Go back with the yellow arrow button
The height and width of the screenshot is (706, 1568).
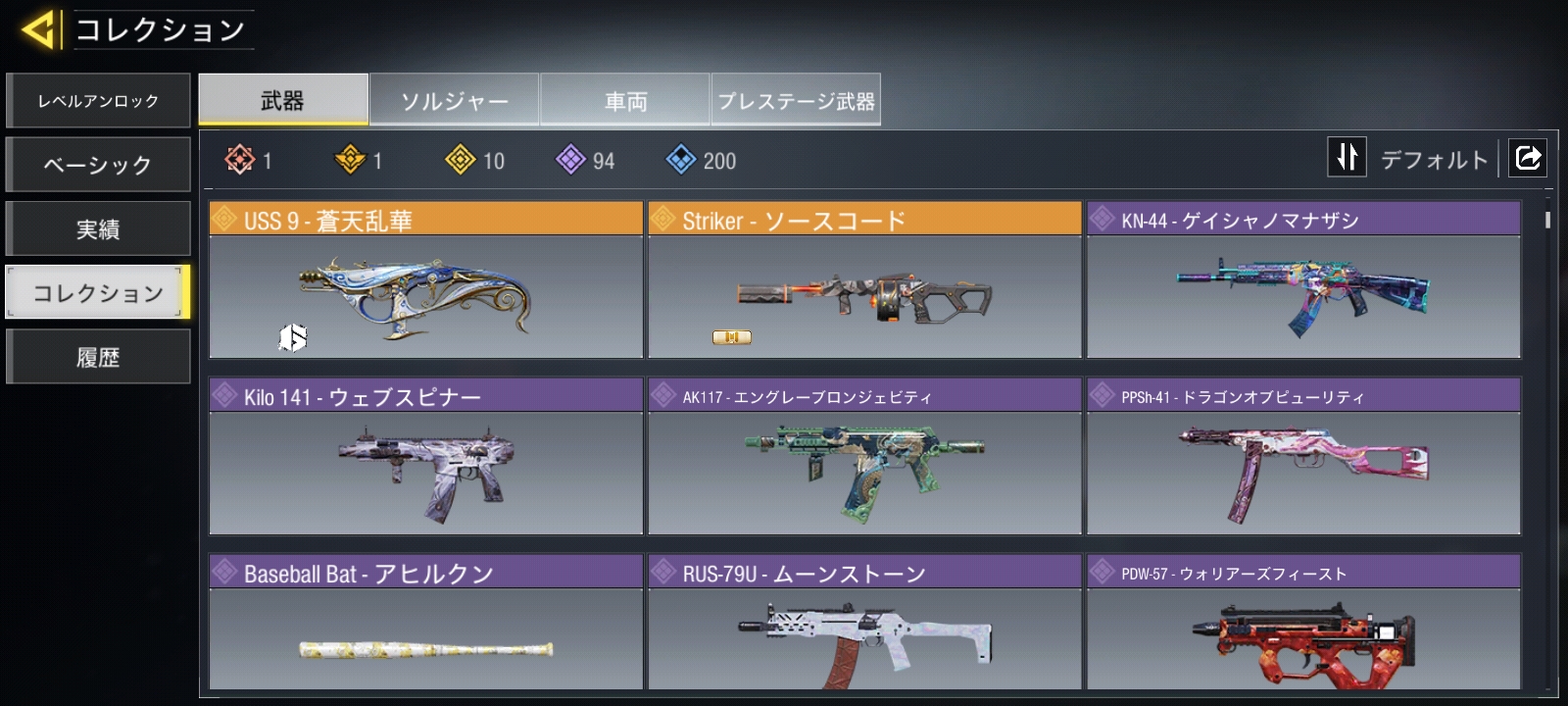pos(39,29)
